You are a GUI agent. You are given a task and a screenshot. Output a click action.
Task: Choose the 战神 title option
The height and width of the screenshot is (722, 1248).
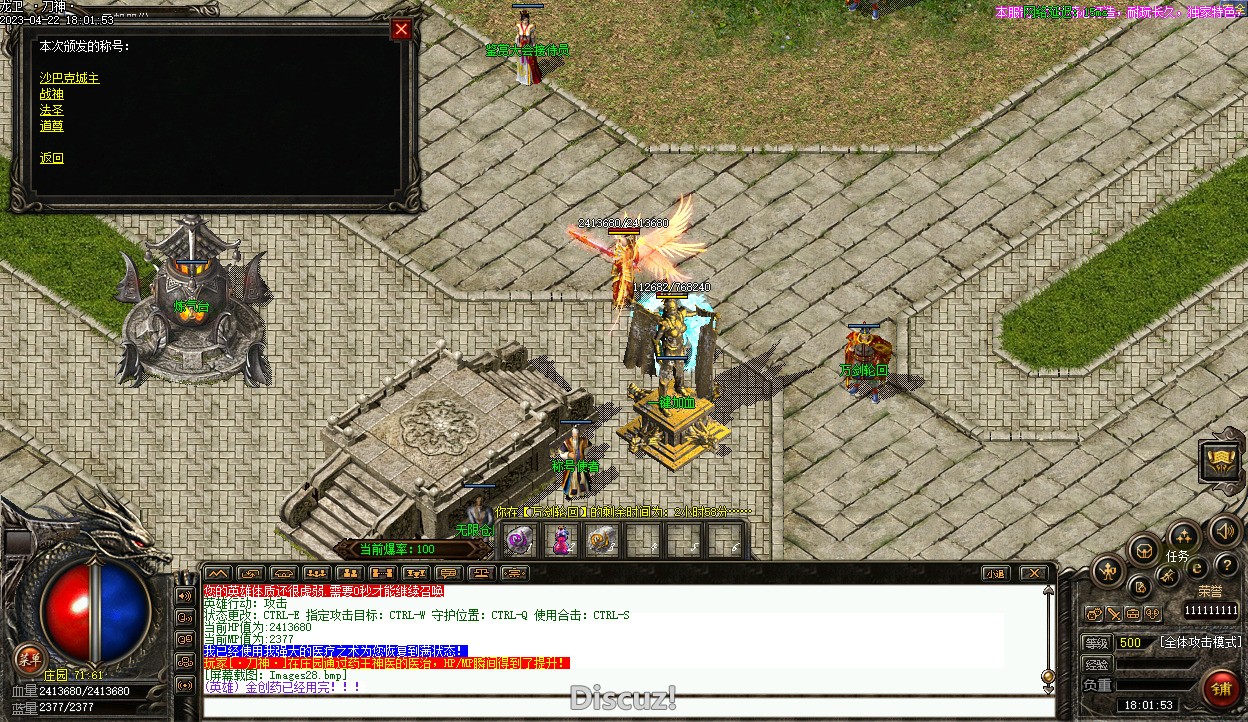[52, 94]
